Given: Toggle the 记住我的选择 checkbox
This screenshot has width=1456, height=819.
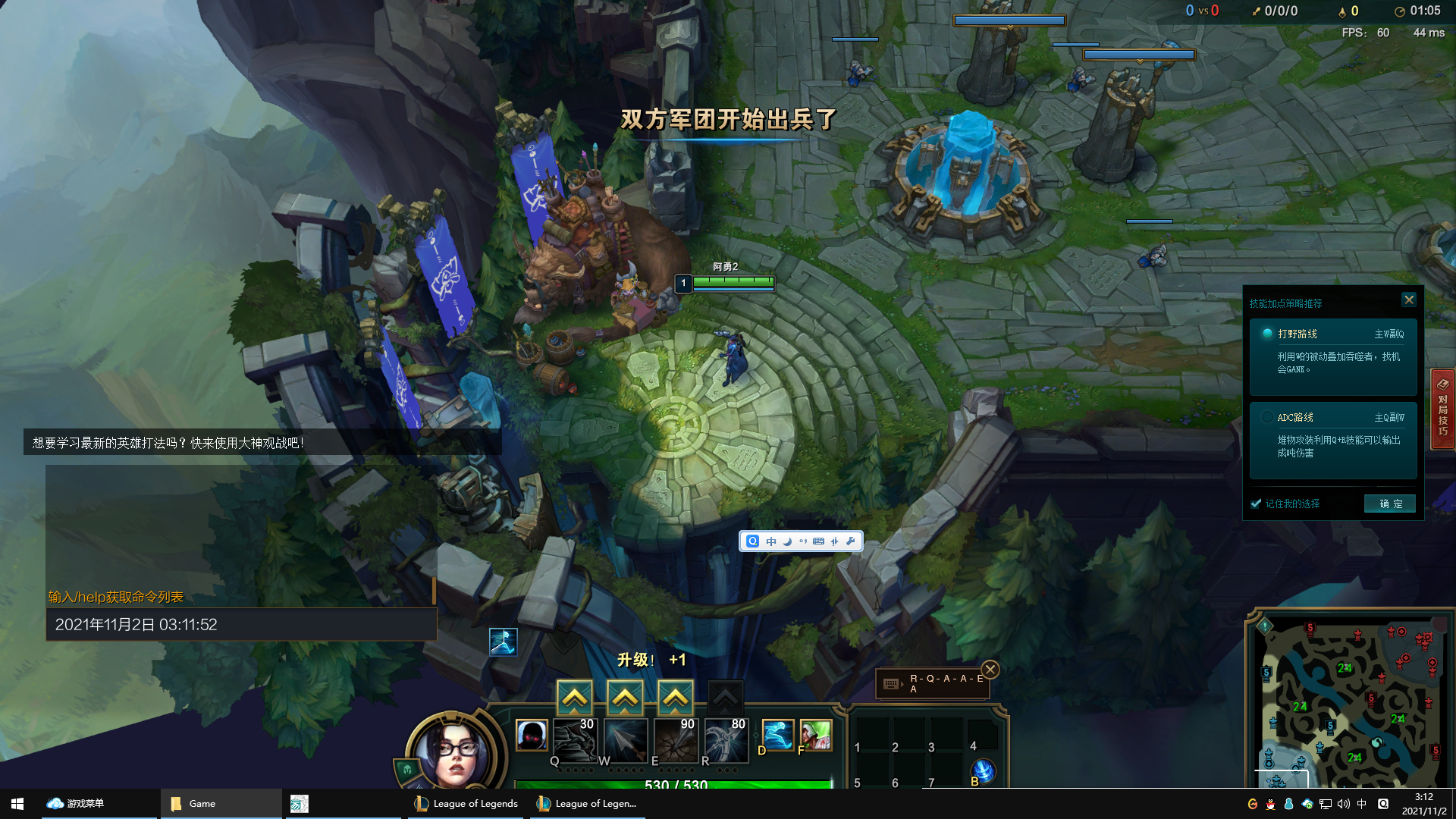Looking at the screenshot, I should click(x=1257, y=504).
